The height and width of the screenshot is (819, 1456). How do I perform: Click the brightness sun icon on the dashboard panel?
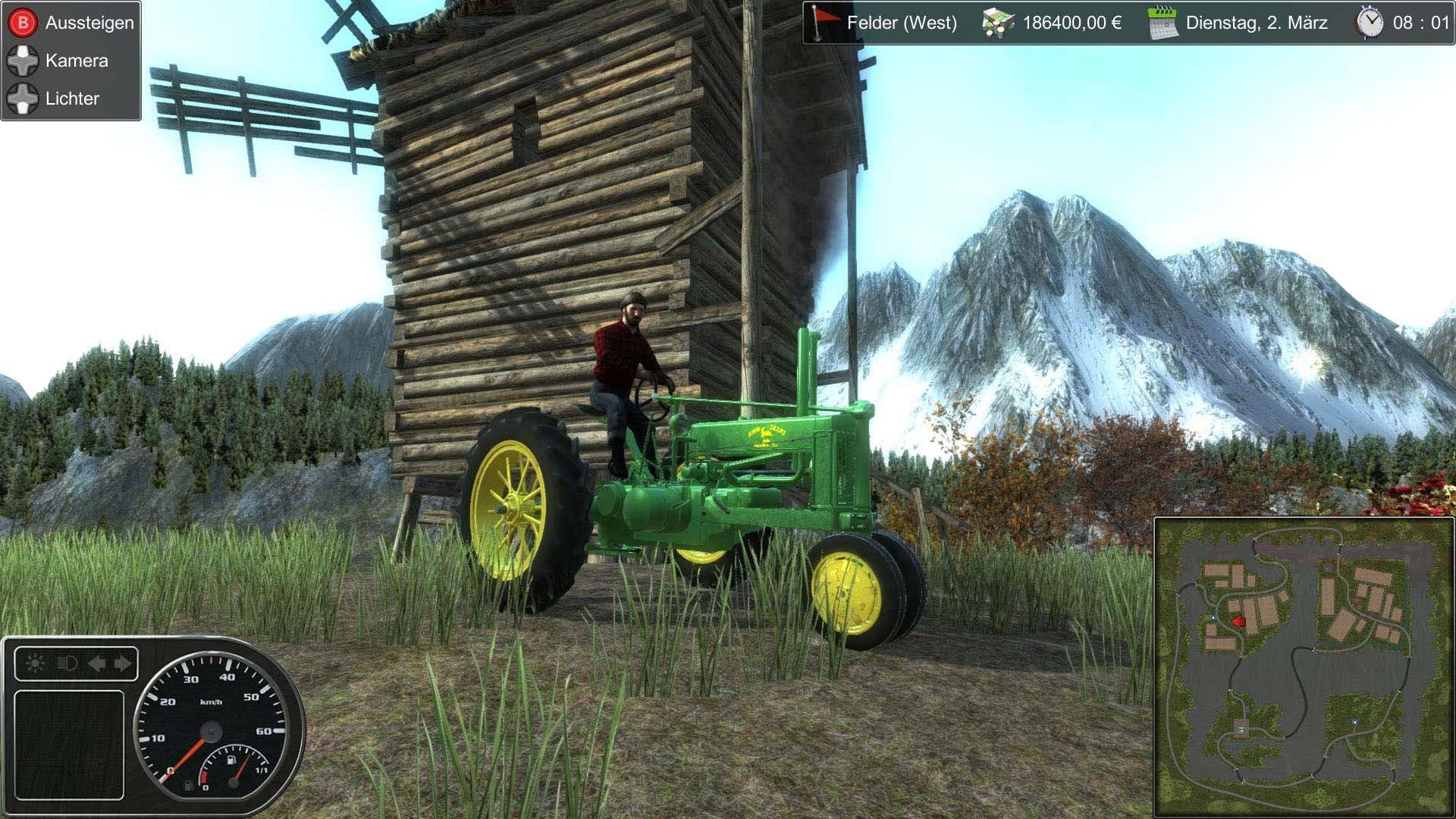click(33, 663)
